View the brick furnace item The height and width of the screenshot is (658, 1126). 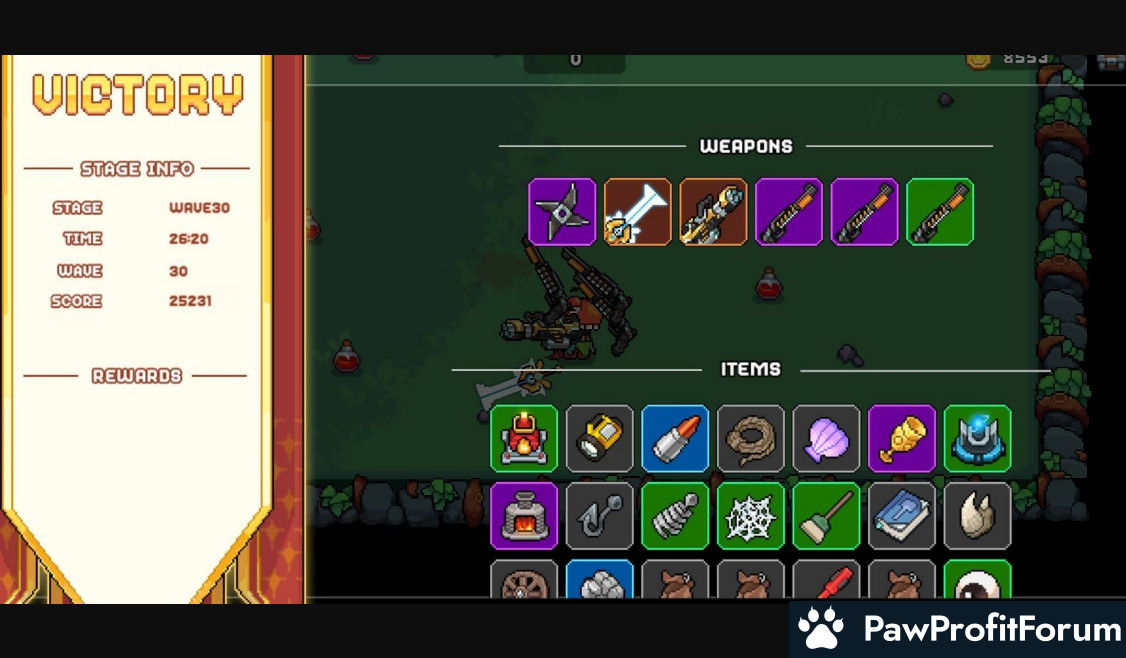pos(524,516)
